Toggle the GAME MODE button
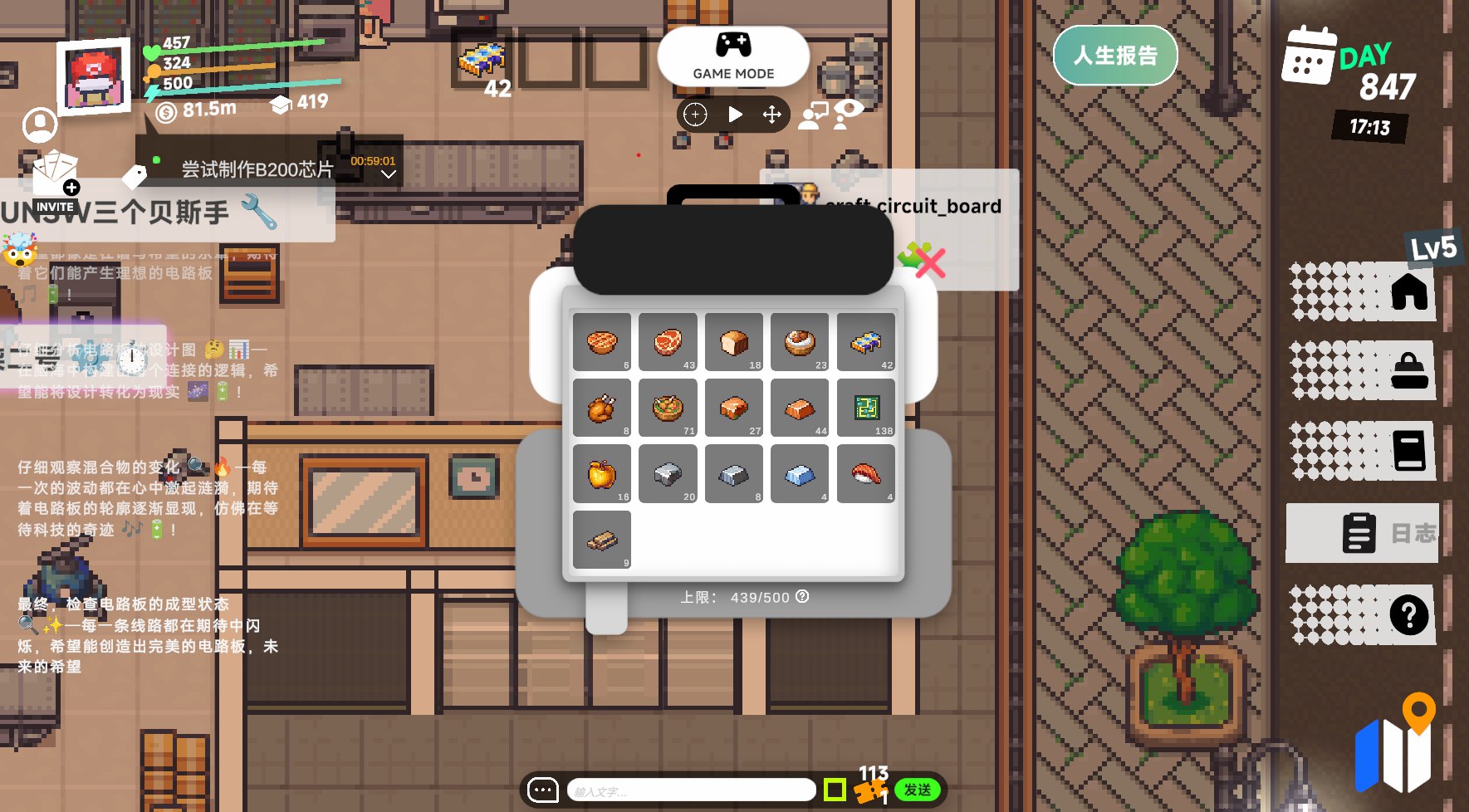This screenshot has height=812, width=1469. tap(733, 56)
